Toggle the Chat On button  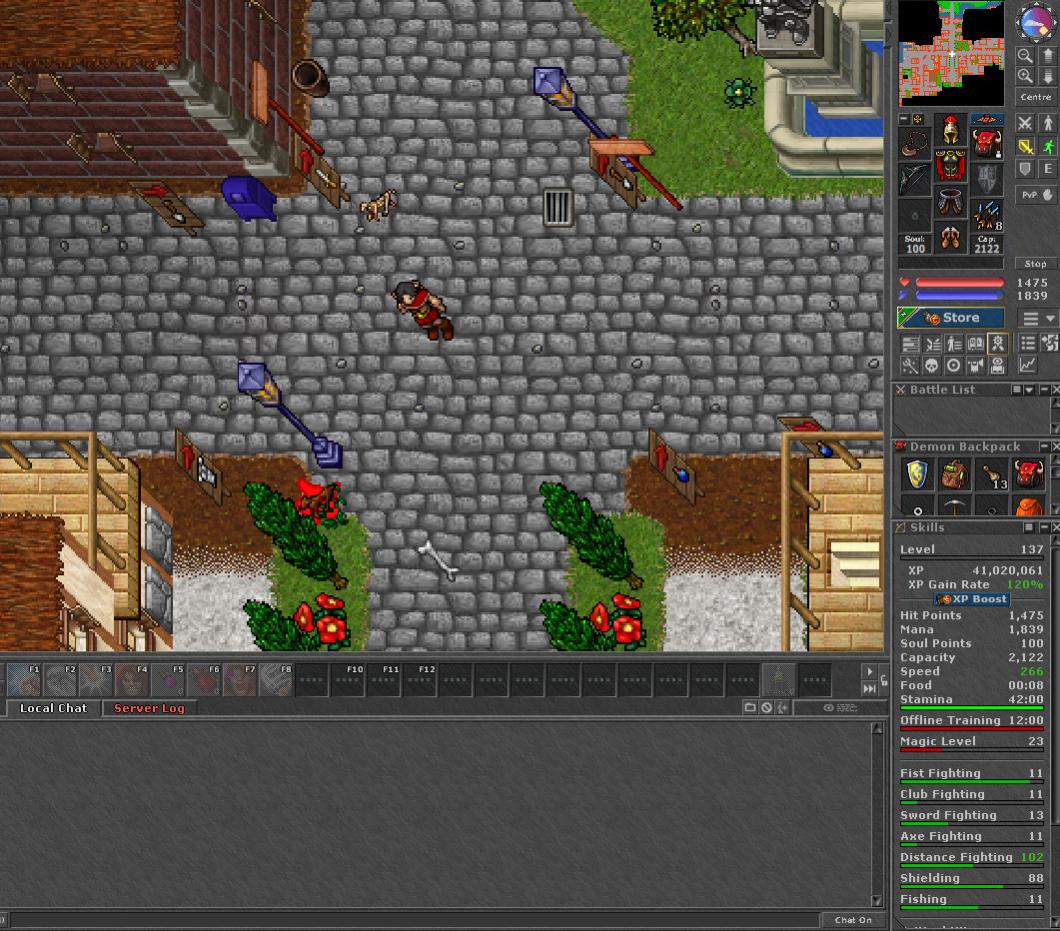click(x=853, y=920)
